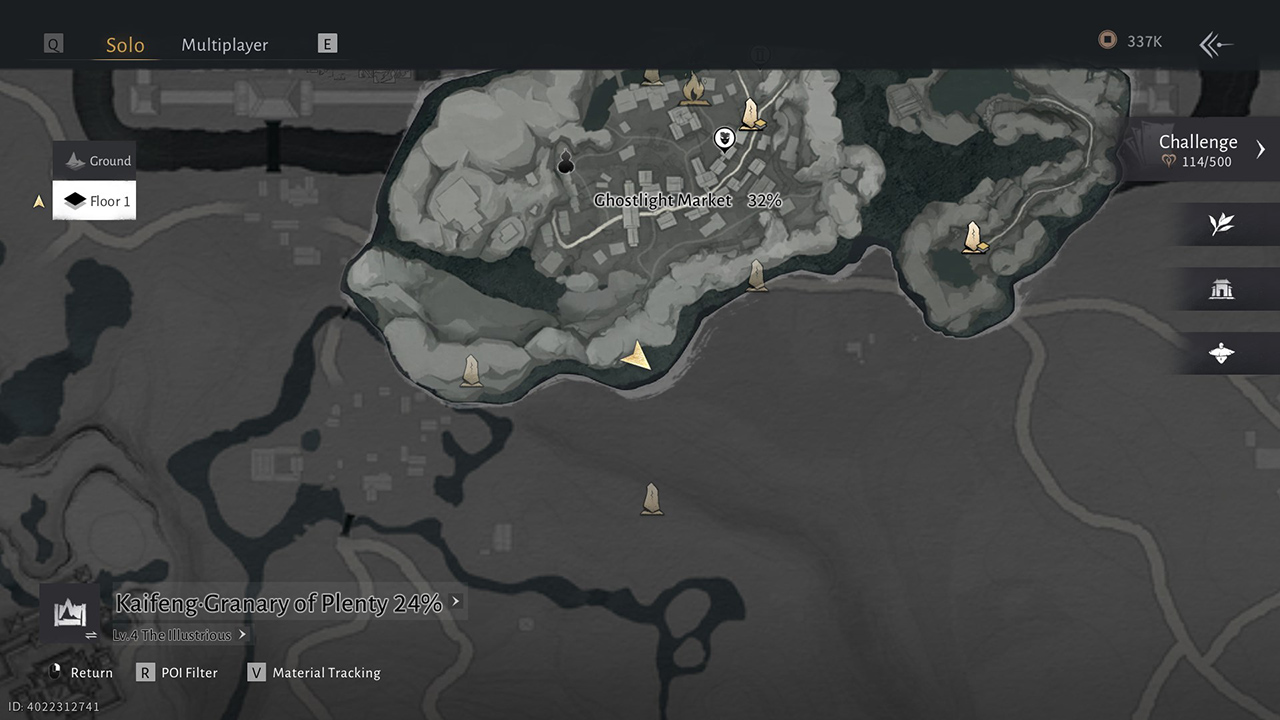
Task: Click the region emblem icon beside Kaifeng
Action: (x=70, y=611)
